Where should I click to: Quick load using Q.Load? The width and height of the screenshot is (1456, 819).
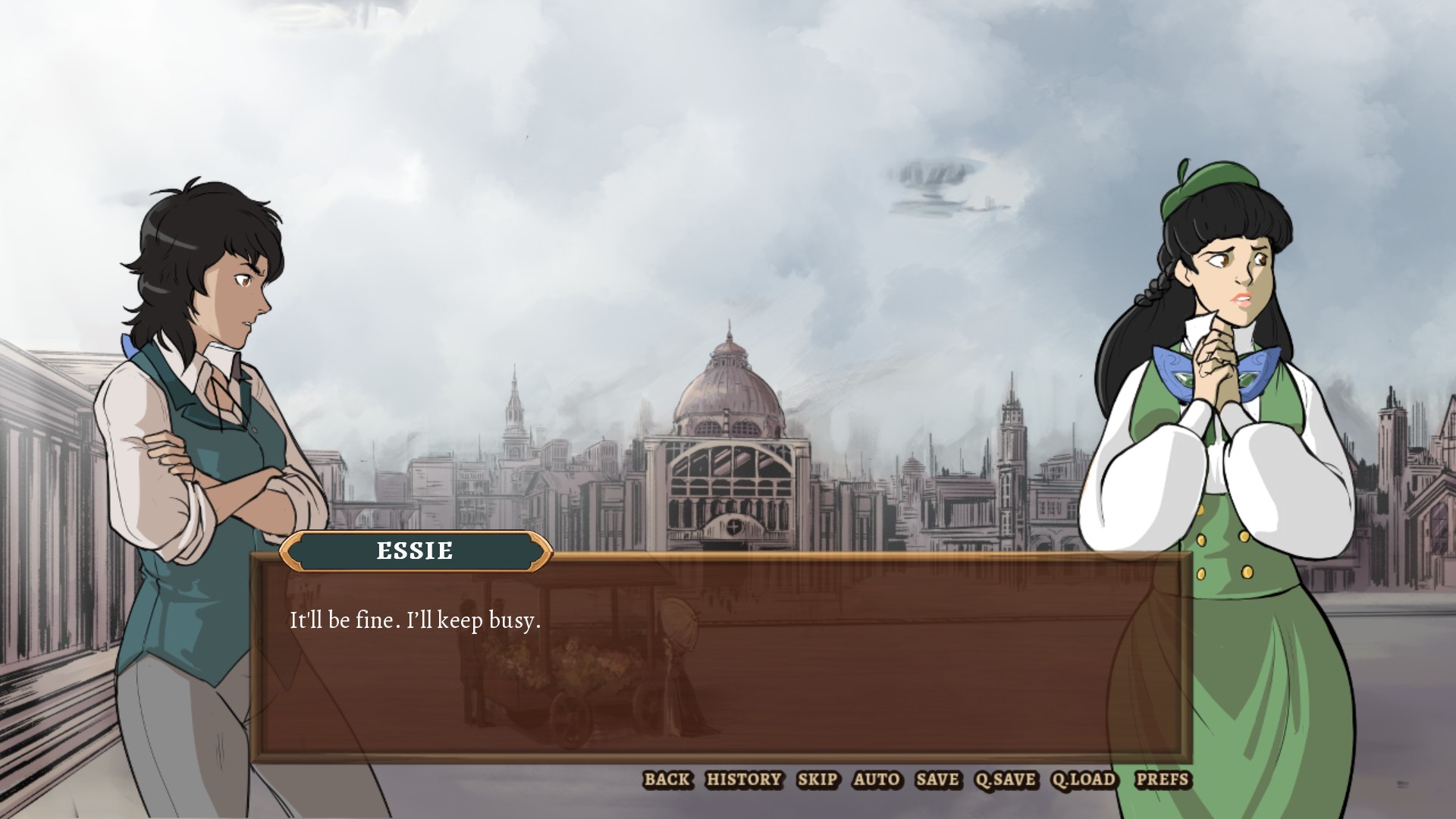(1084, 780)
